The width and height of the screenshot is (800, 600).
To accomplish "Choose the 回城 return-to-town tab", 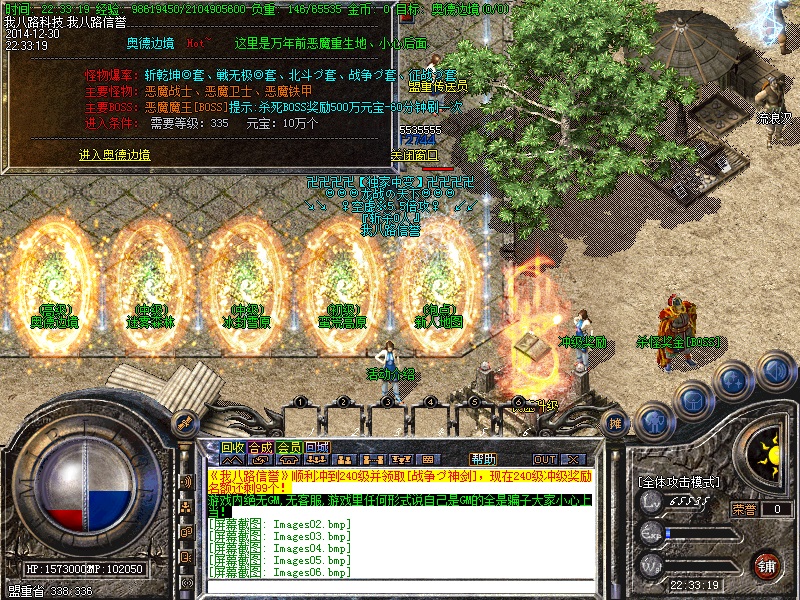I will coord(316,447).
